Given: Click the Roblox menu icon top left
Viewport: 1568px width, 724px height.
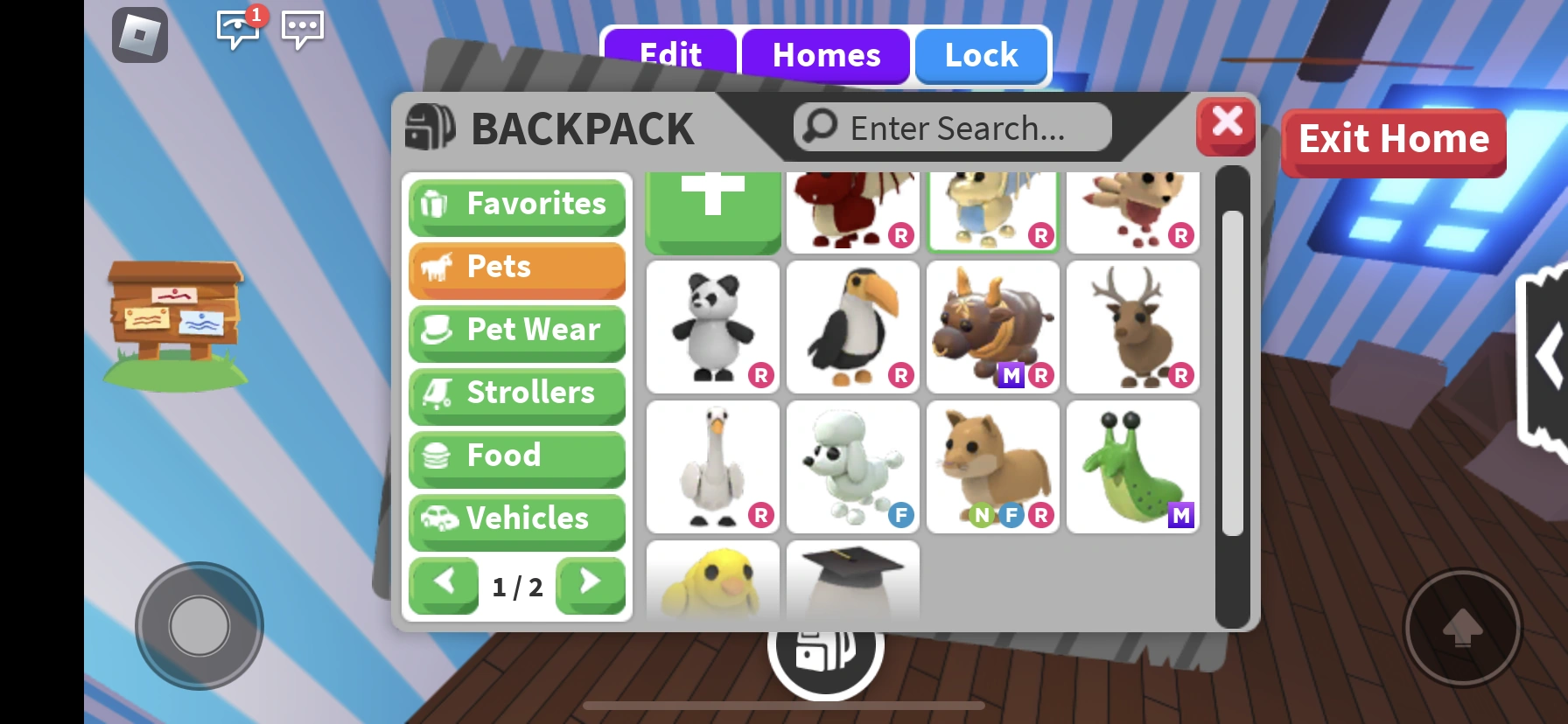Looking at the screenshot, I should pyautogui.click(x=138, y=35).
